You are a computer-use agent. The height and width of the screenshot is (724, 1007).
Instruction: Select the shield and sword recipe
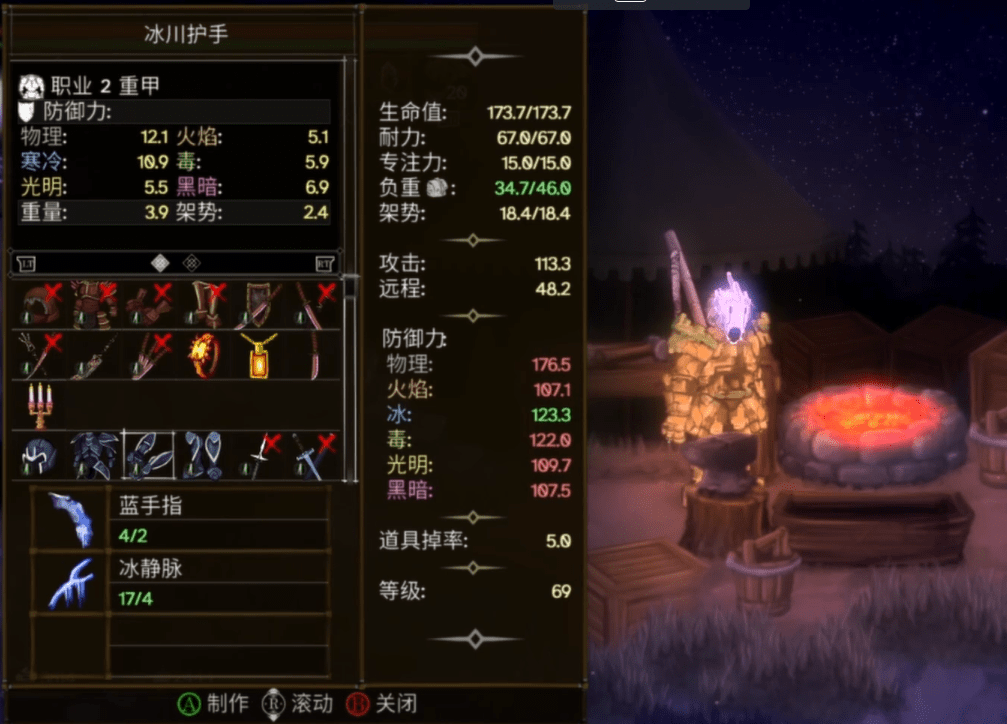point(258,303)
